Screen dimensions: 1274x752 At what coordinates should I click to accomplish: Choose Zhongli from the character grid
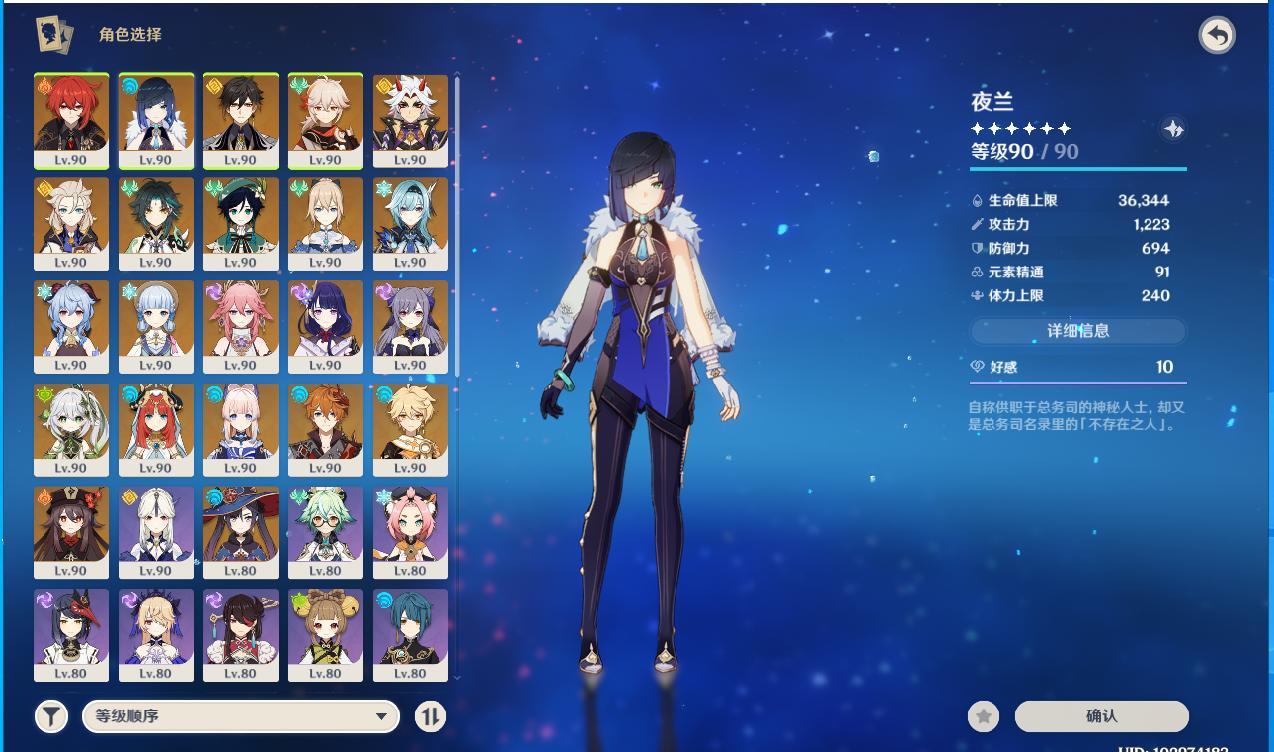(240, 120)
